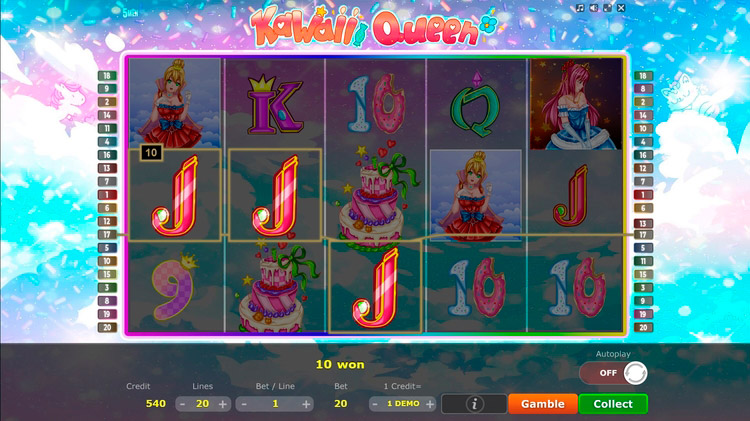Raise the Bet / Line value
750x421 pixels.
[x=307, y=404]
